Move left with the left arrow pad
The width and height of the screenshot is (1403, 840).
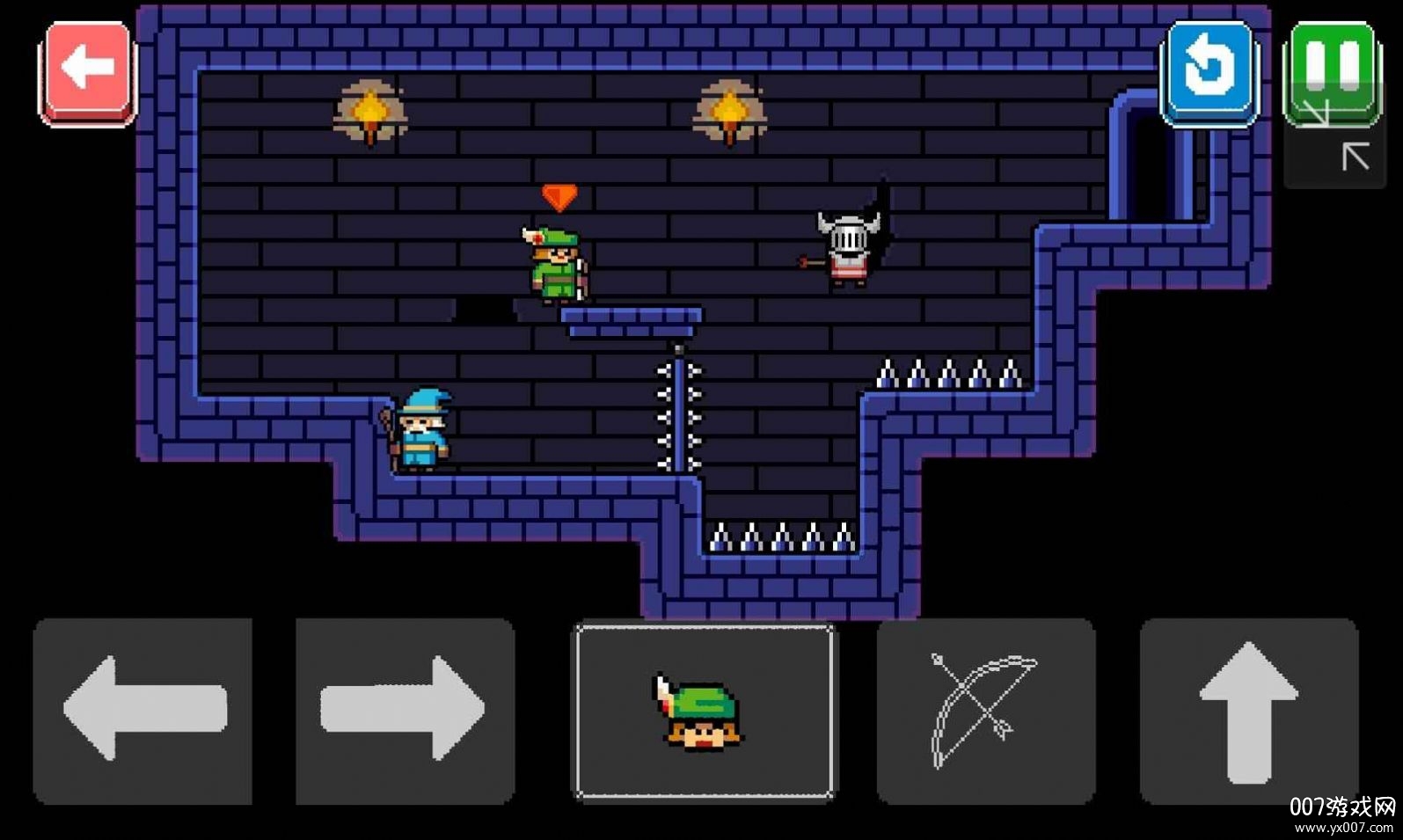[142, 709]
